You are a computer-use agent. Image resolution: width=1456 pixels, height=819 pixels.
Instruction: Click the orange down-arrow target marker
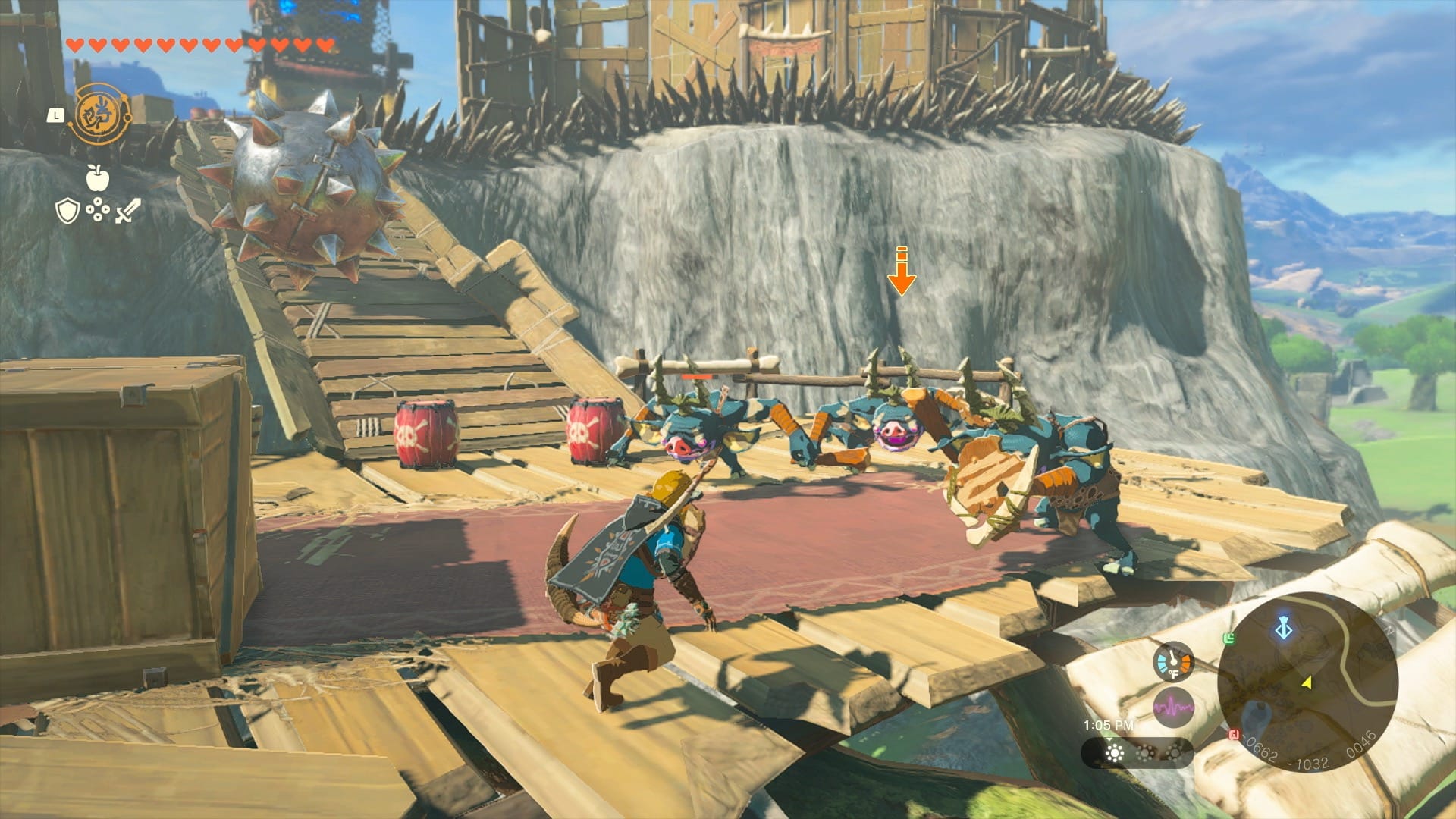pos(902,271)
